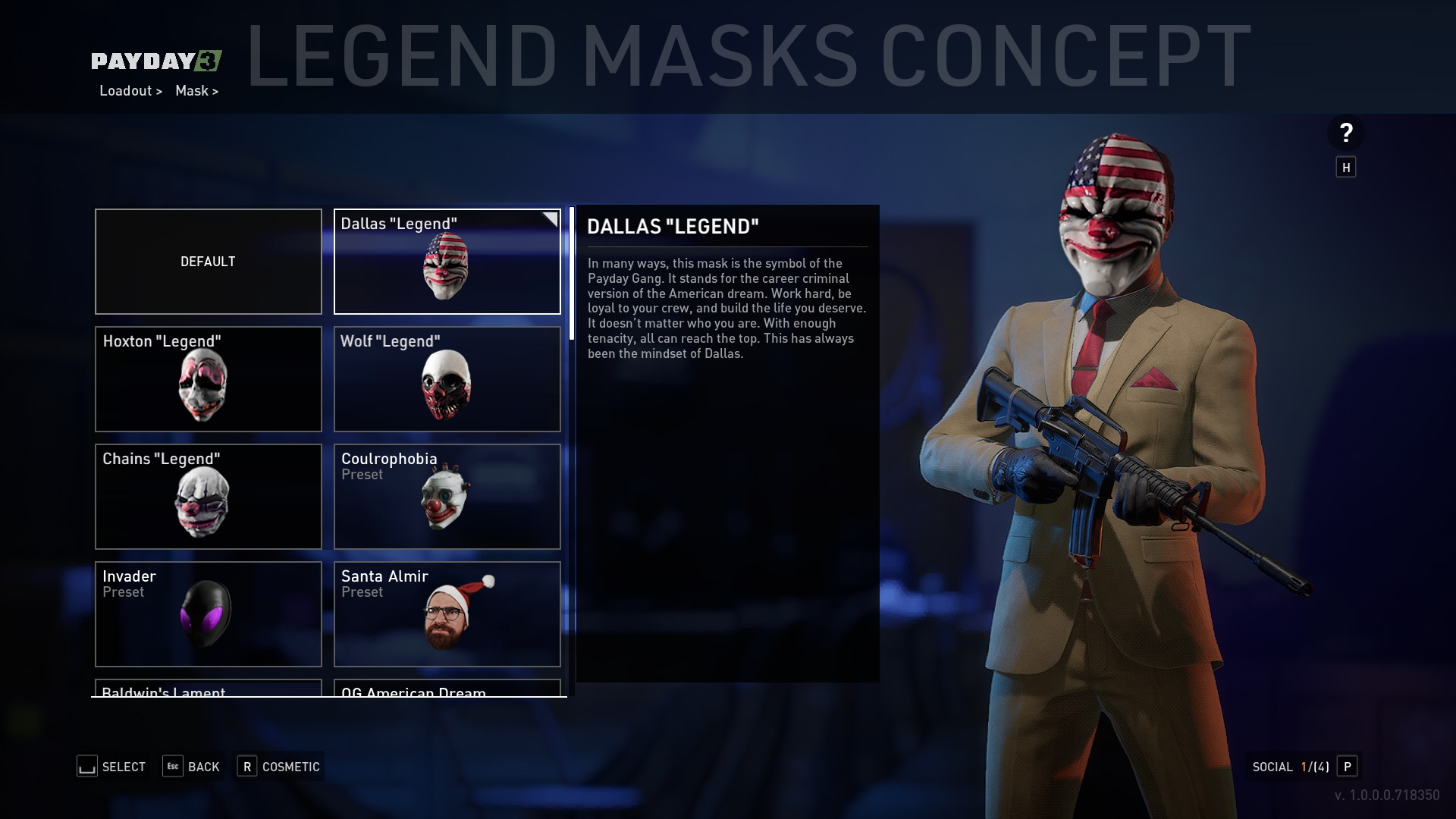Image resolution: width=1456 pixels, height=819 pixels.
Task: Click the PAYDAY 3 logo
Action: pos(158,61)
